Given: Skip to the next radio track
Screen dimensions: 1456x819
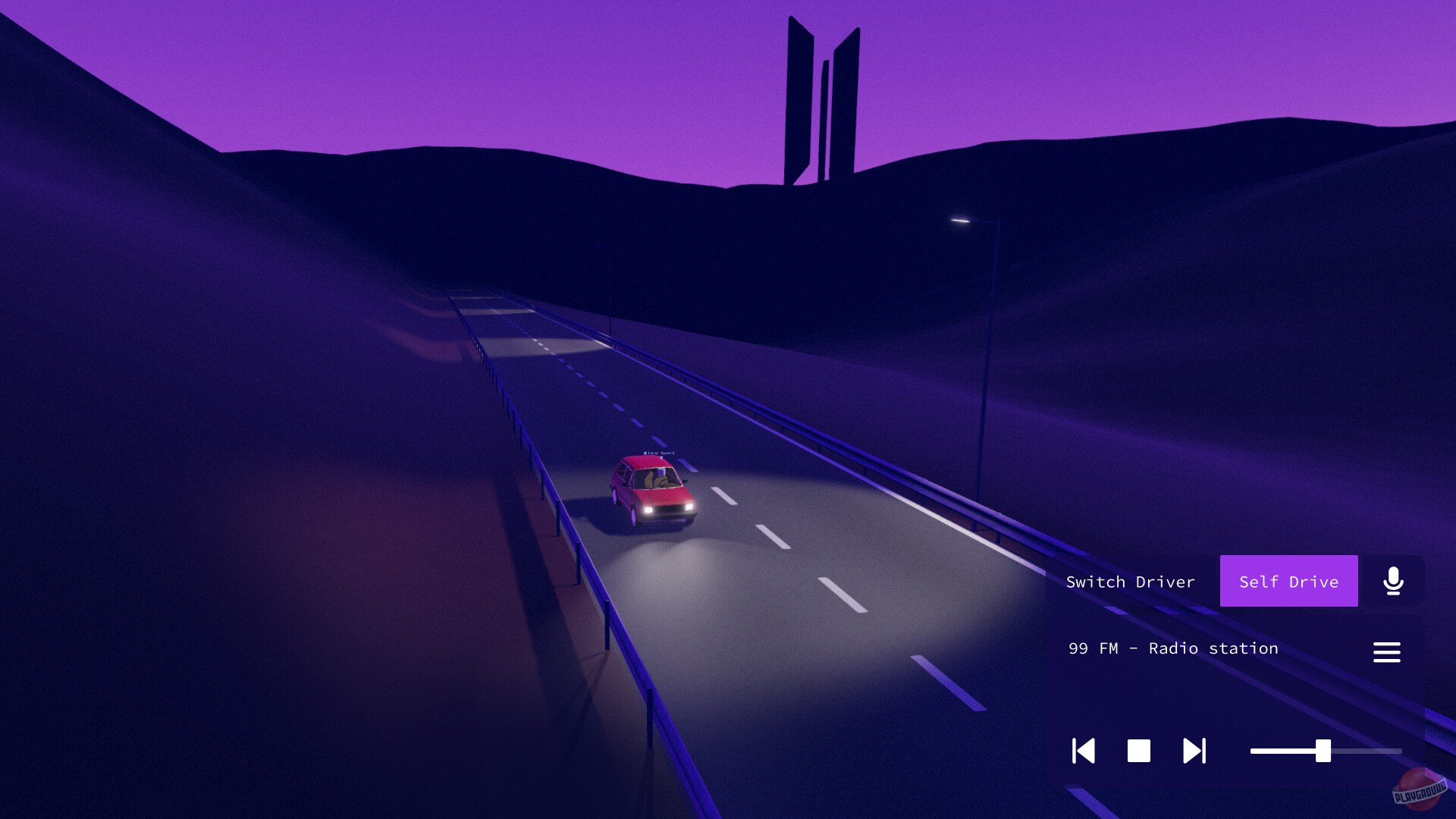Looking at the screenshot, I should pyautogui.click(x=1193, y=752).
